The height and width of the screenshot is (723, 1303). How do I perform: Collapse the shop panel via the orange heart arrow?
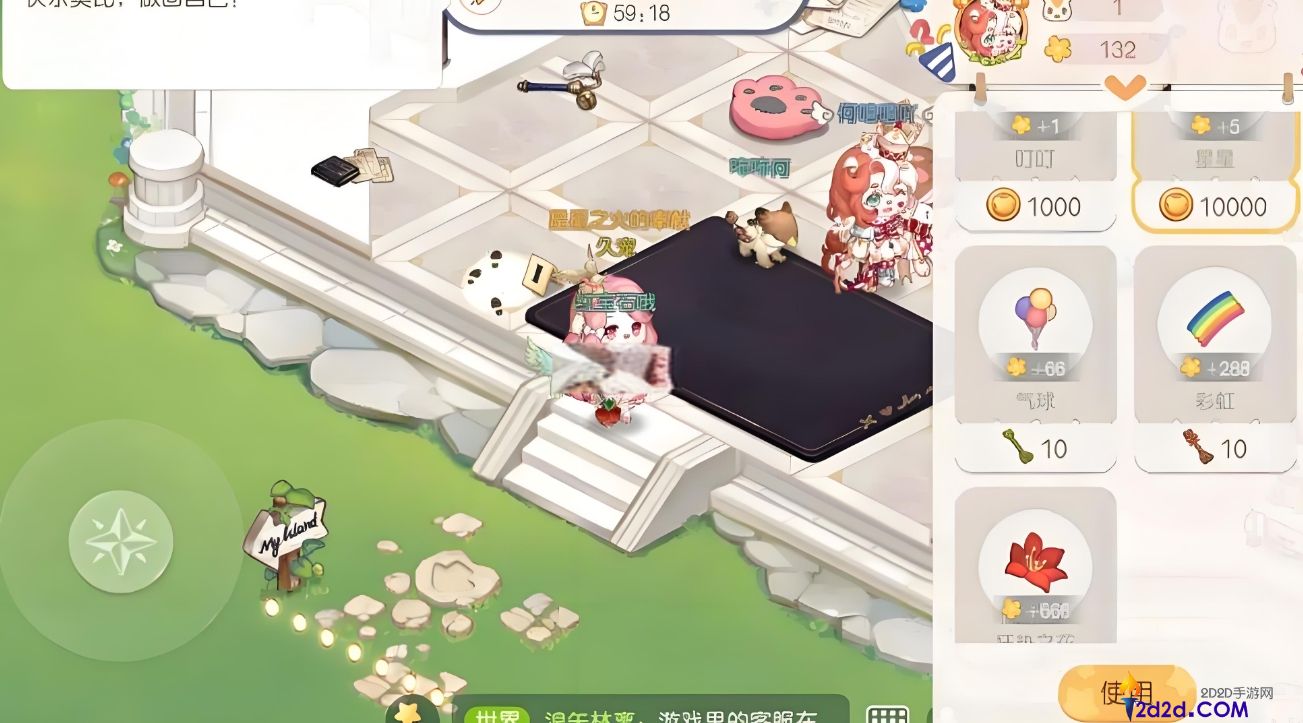click(x=1123, y=89)
